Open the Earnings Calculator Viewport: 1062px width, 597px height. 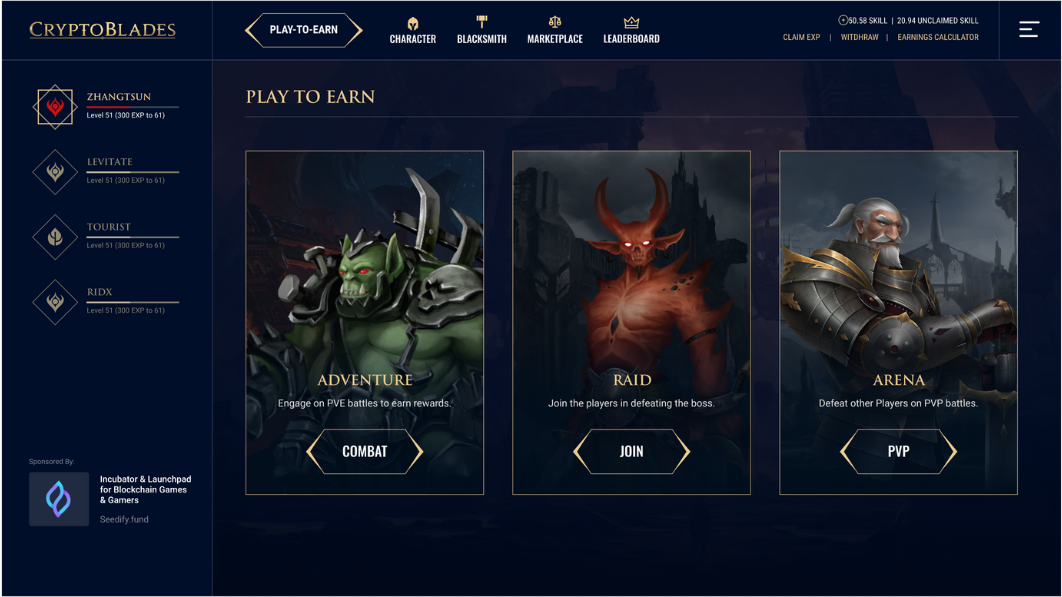coord(938,38)
